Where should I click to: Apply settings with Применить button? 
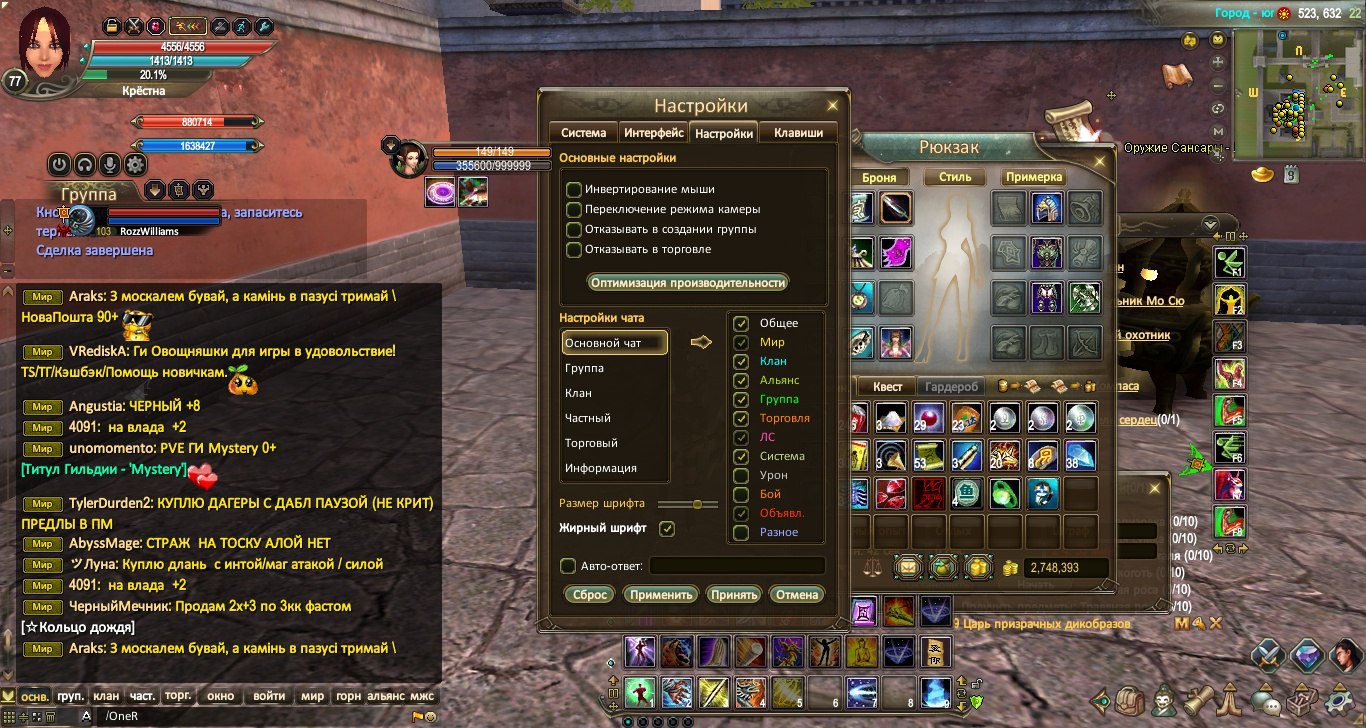[661, 594]
